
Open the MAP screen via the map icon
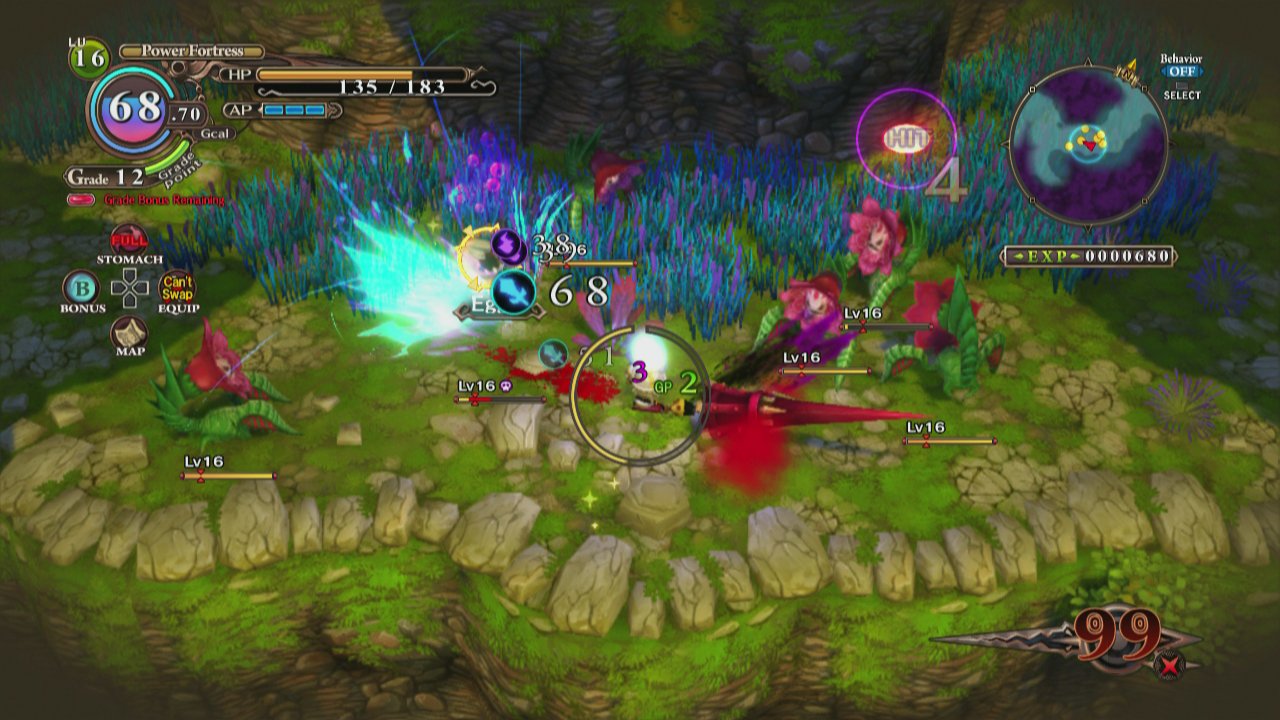coord(128,330)
